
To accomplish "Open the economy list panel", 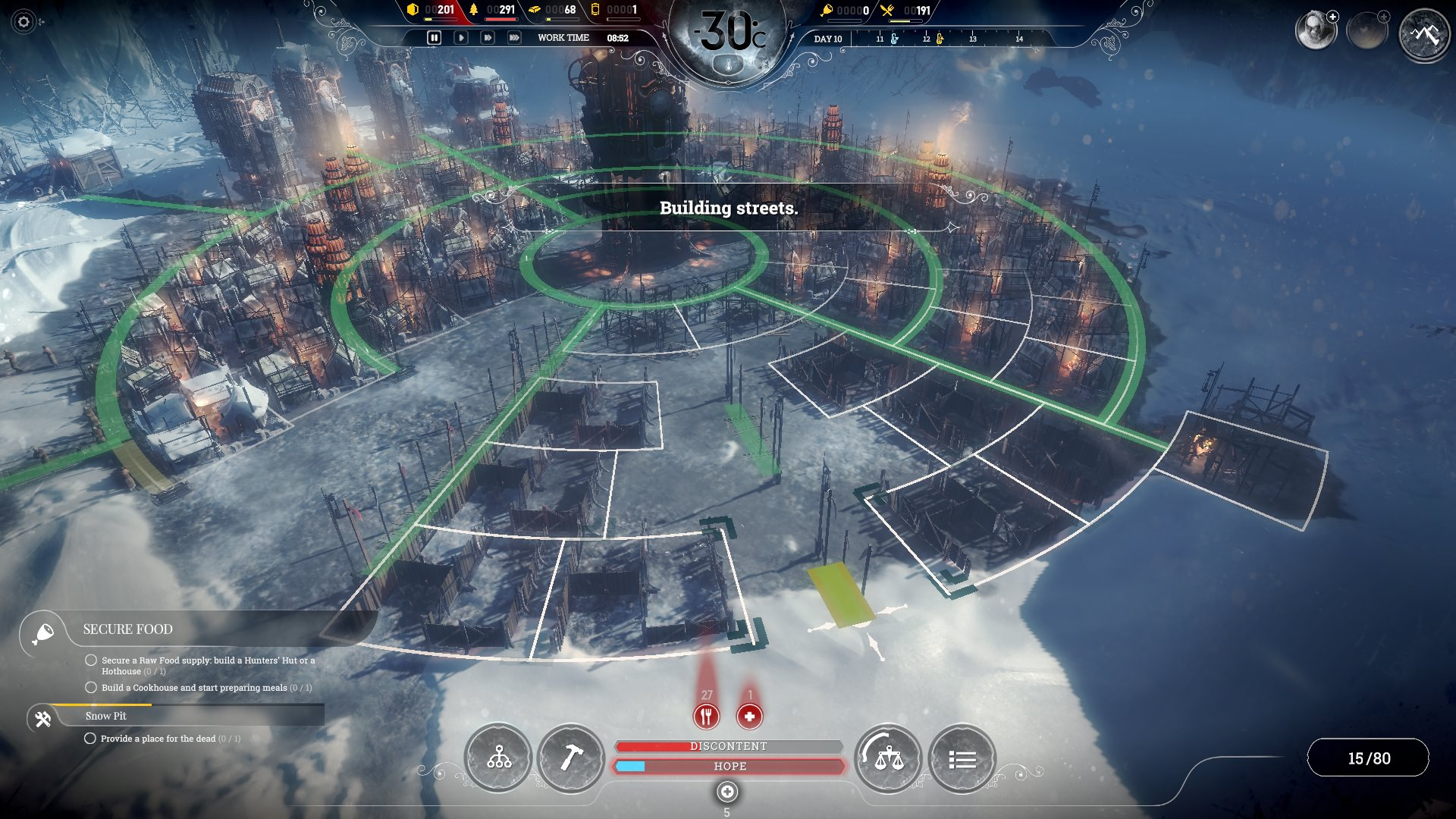I will [962, 759].
